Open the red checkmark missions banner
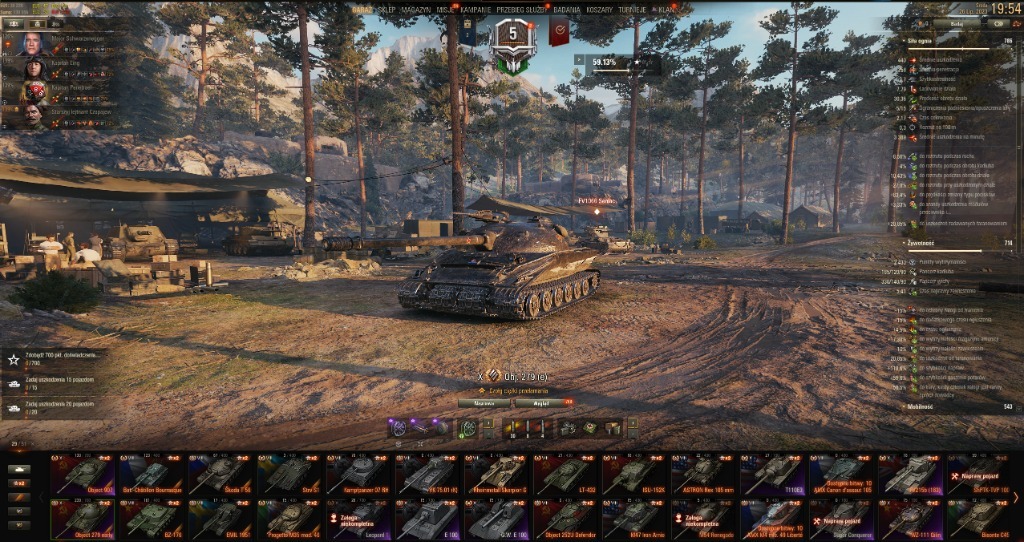 pos(558,32)
